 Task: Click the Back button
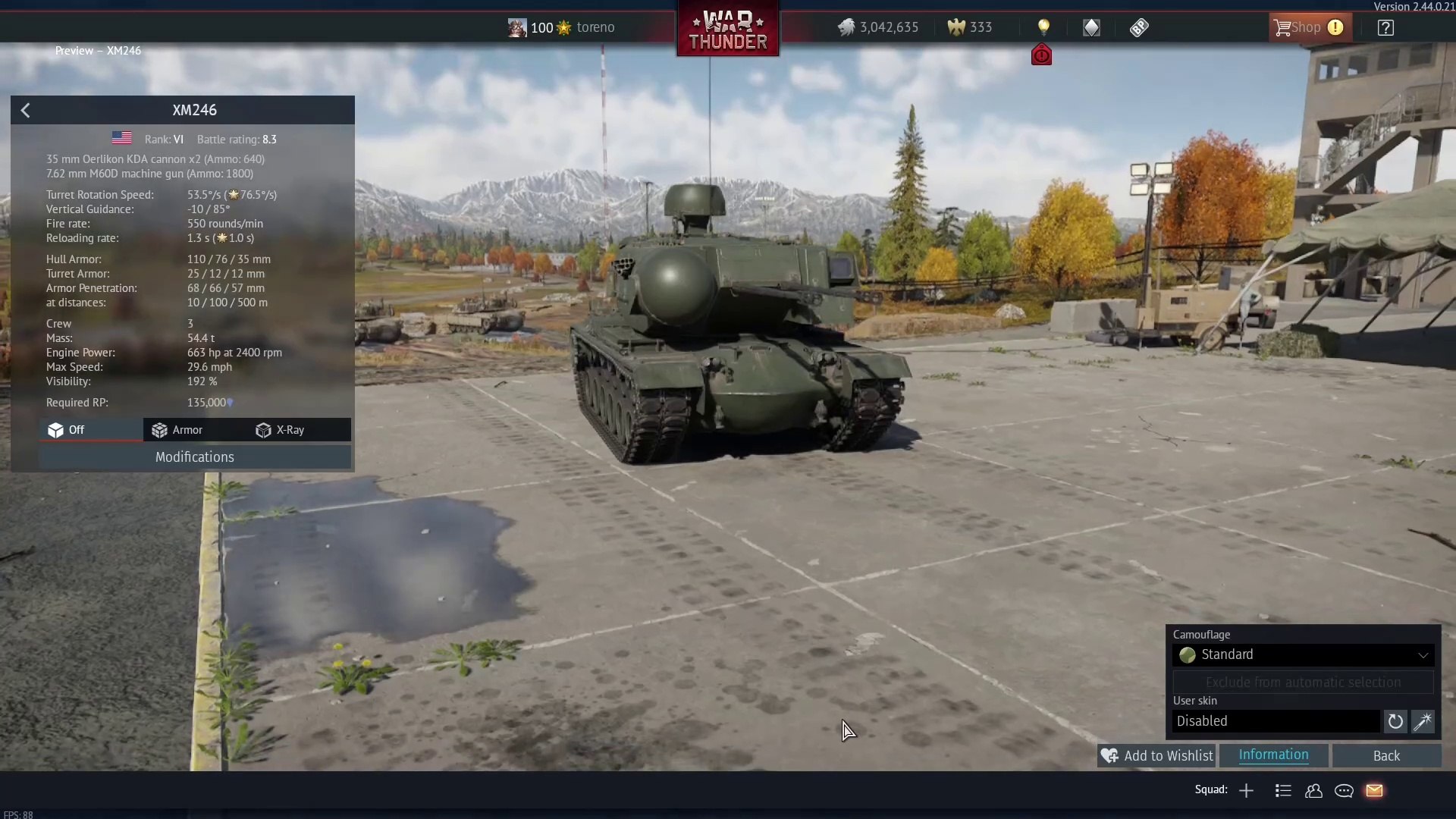click(x=1386, y=756)
